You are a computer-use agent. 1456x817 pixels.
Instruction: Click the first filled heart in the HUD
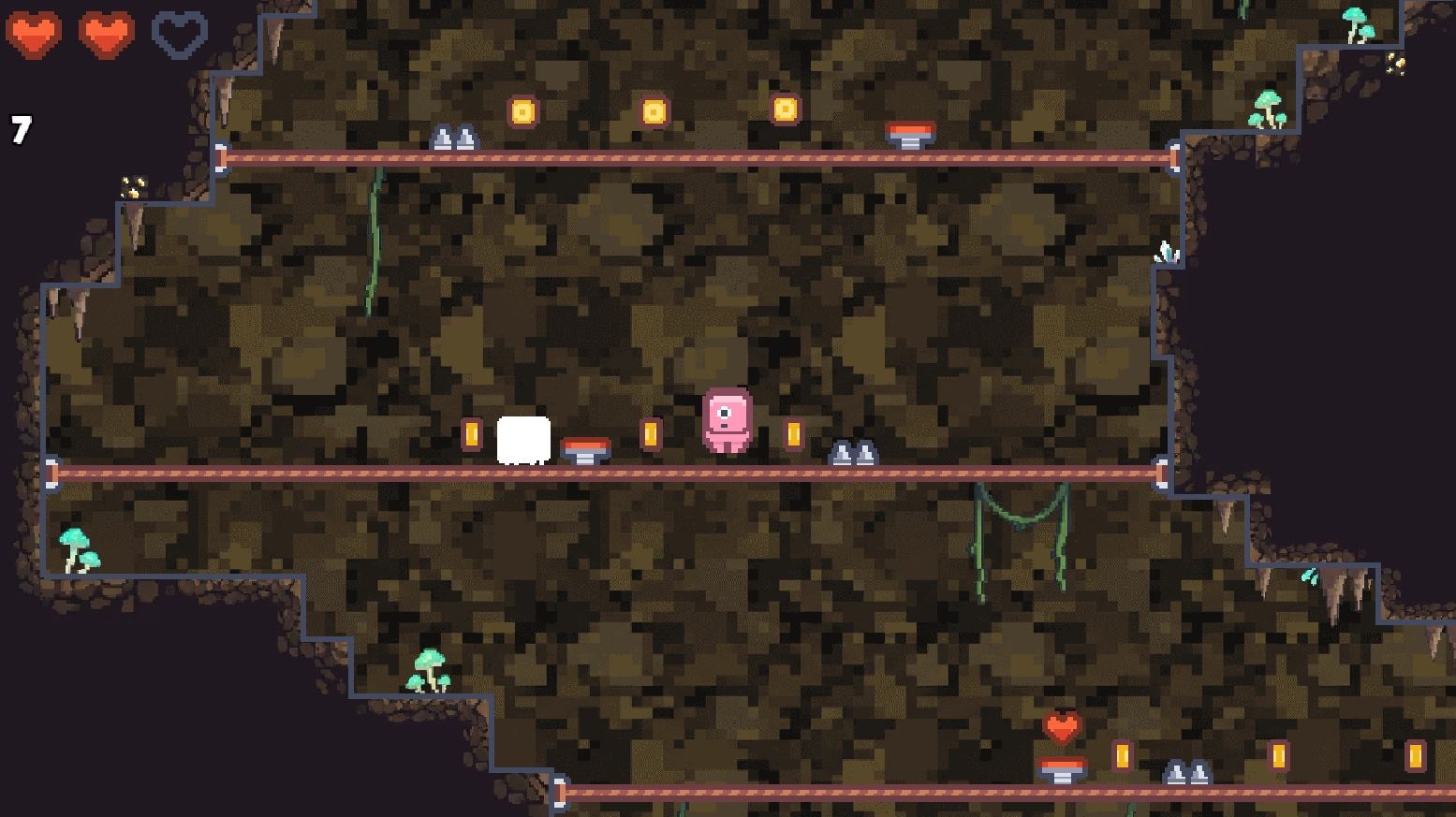click(x=35, y=35)
